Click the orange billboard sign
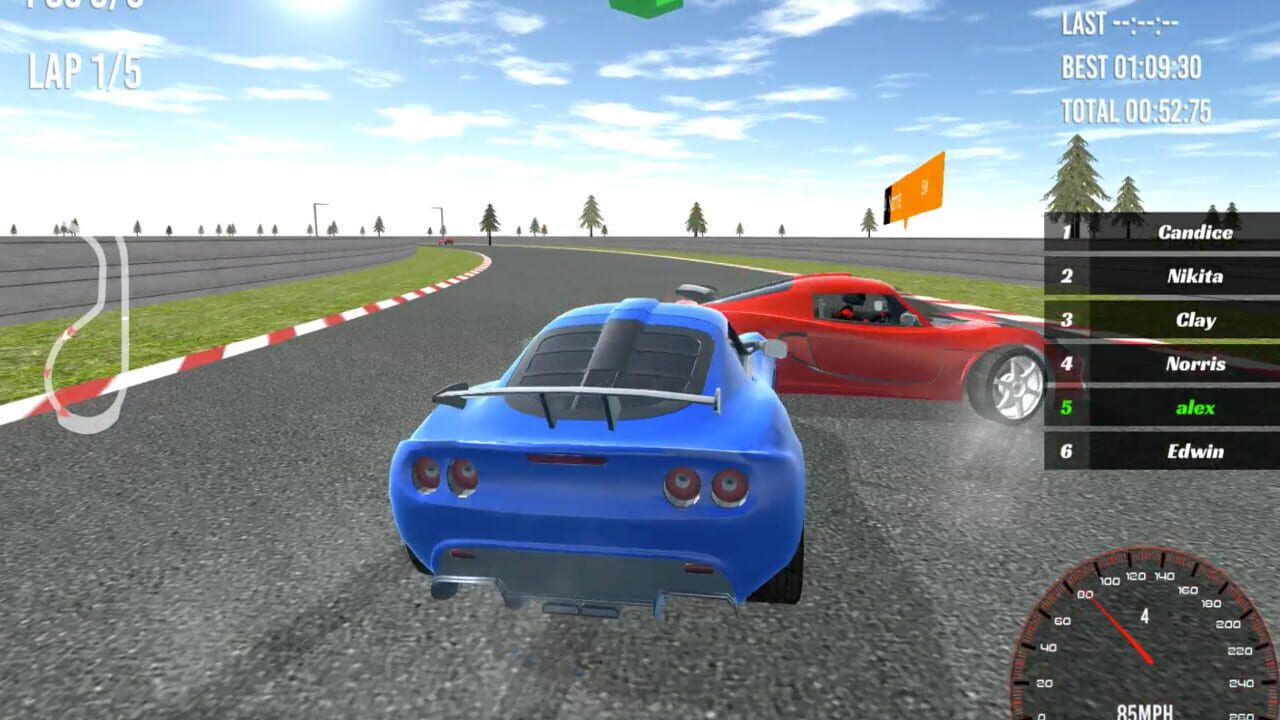Screen dimensions: 1280x720 [915, 190]
